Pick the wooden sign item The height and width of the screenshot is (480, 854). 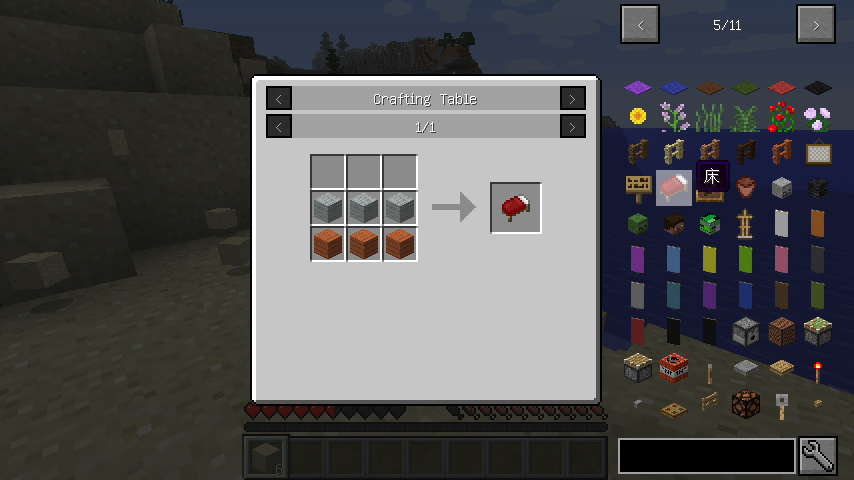[x=638, y=187]
